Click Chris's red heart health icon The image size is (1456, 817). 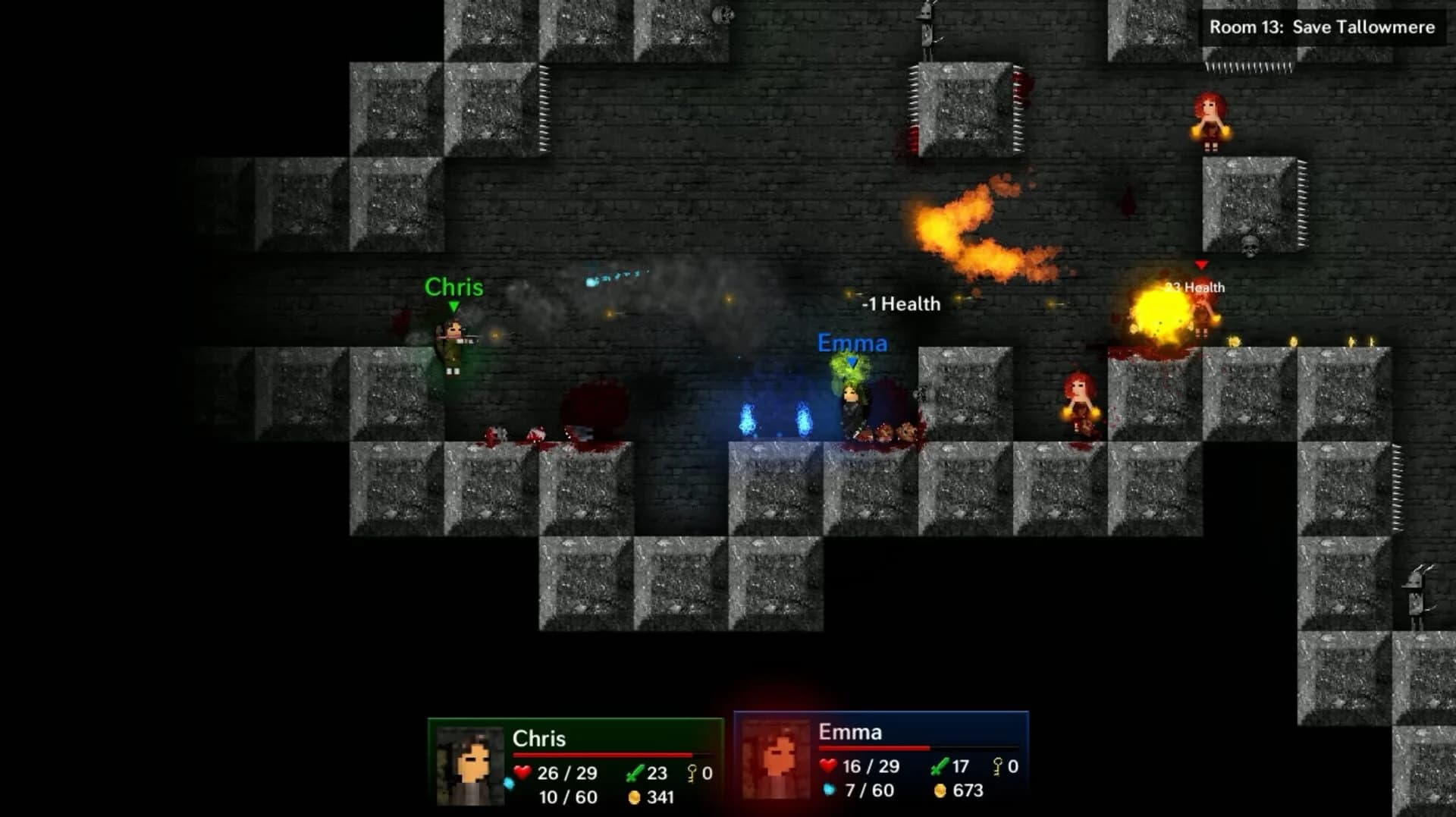coord(521,772)
